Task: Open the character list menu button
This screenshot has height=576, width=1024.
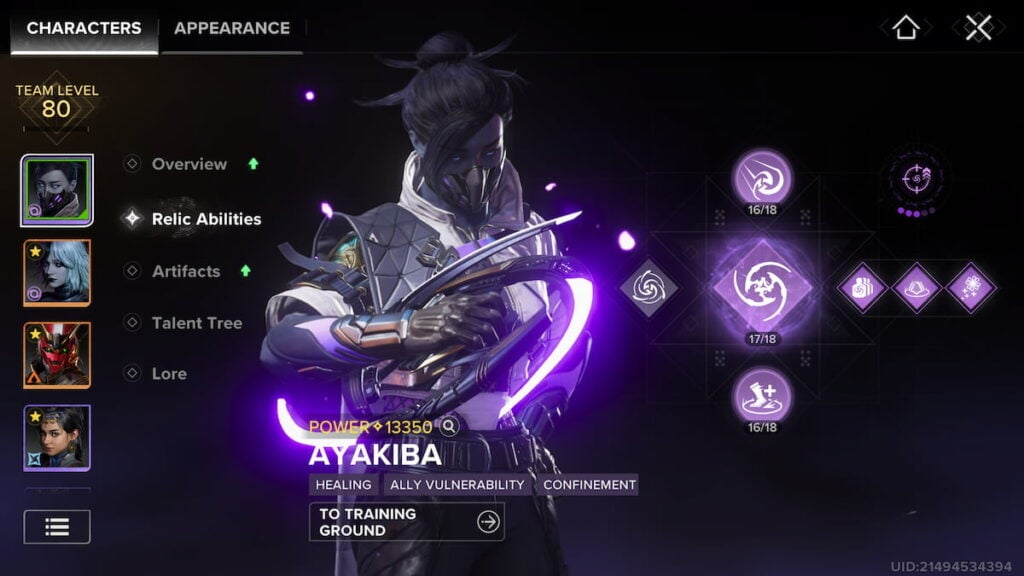Action: tap(57, 527)
